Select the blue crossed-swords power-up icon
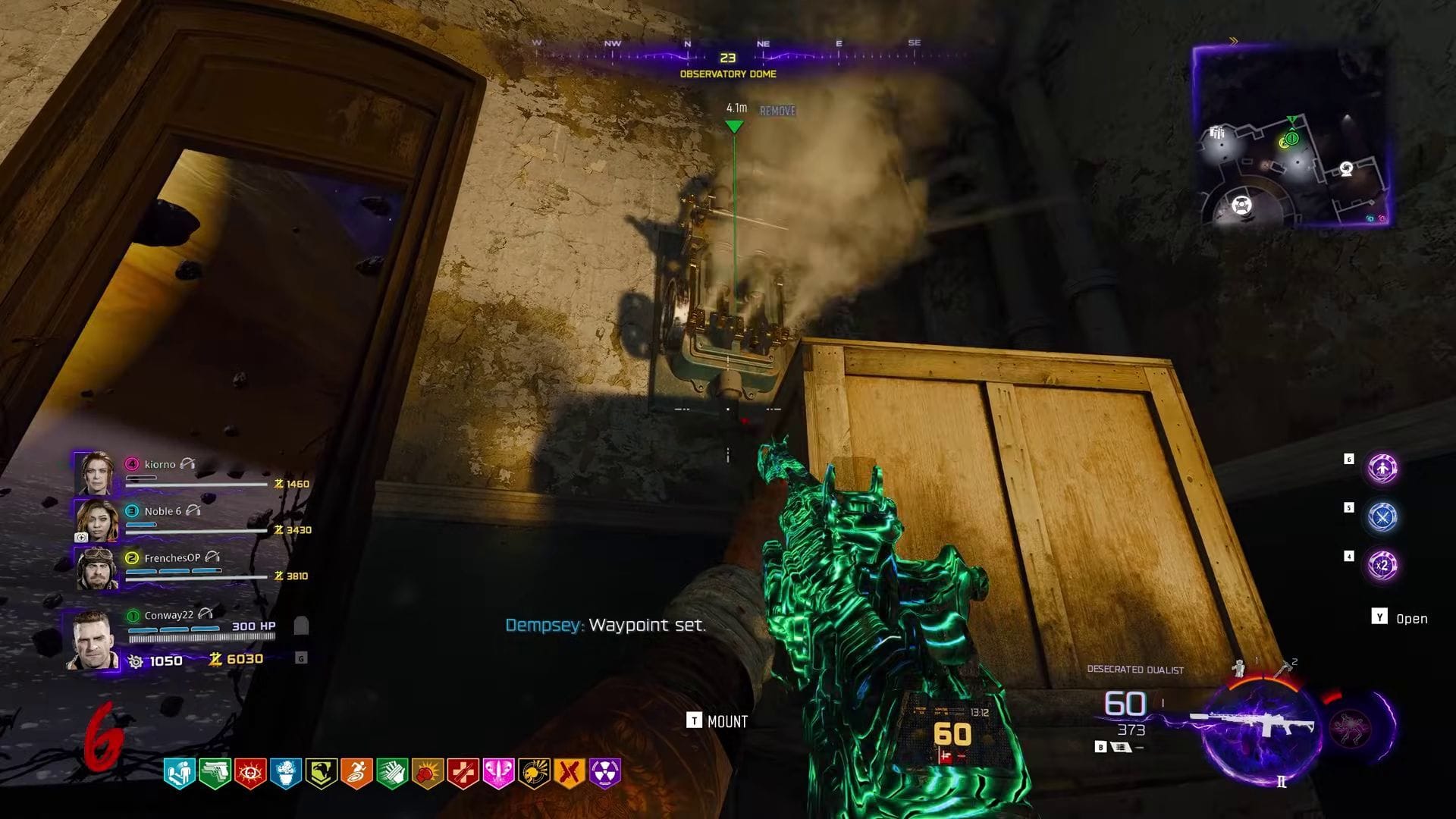Image resolution: width=1456 pixels, height=819 pixels. [1382, 516]
